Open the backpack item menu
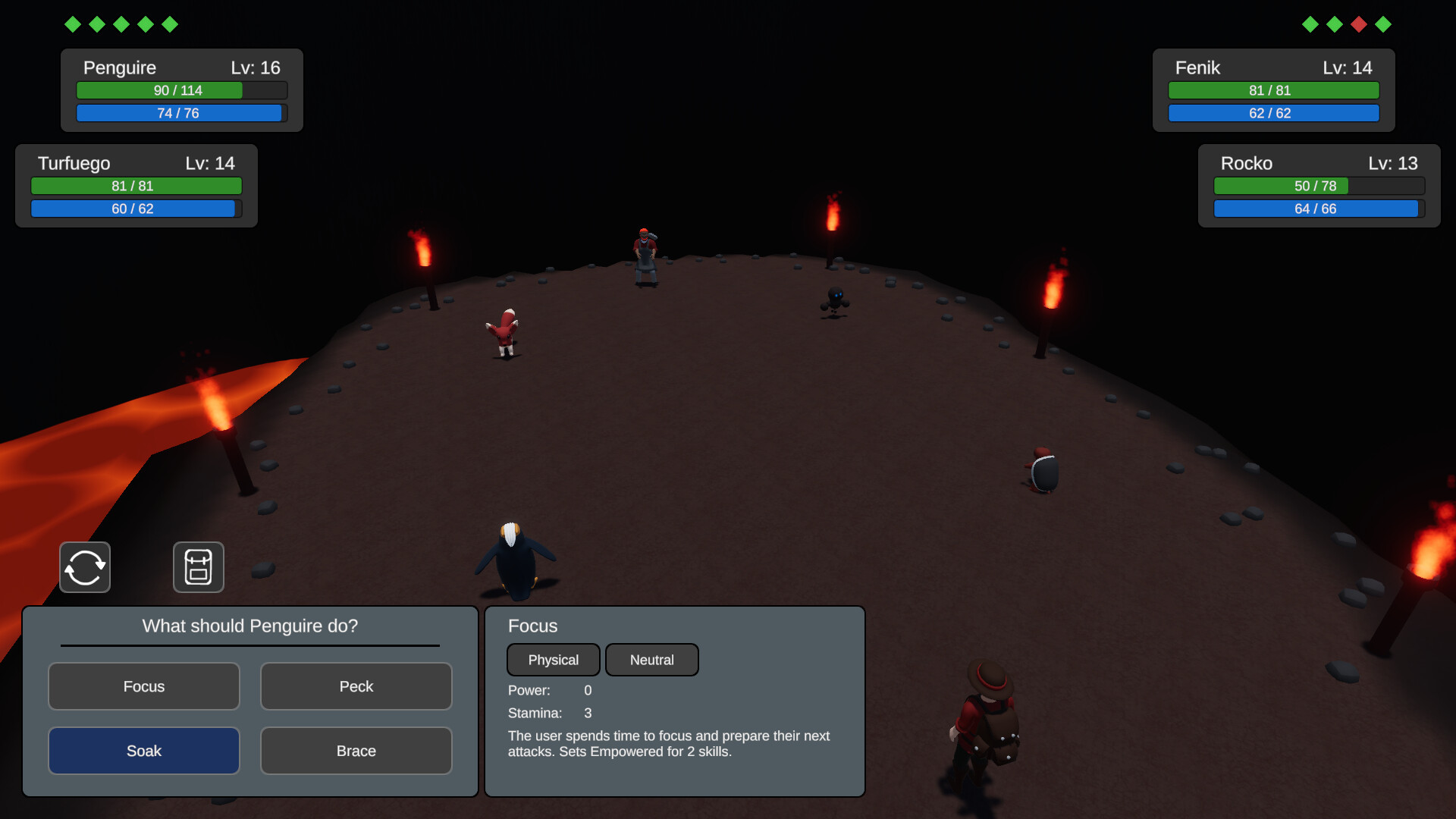This screenshot has height=819, width=1456. (x=199, y=567)
